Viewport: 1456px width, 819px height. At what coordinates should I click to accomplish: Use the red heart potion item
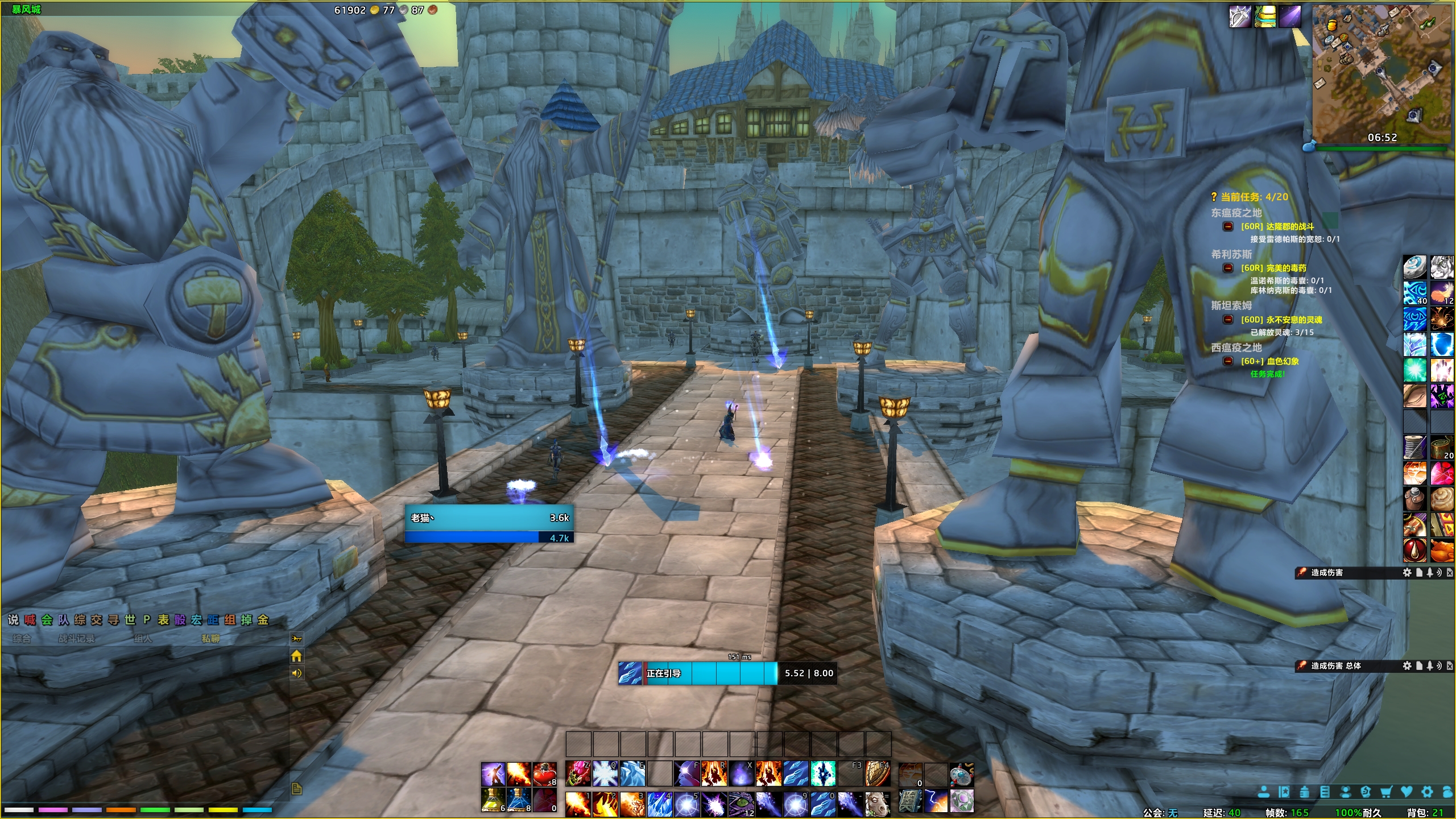pos(544,774)
